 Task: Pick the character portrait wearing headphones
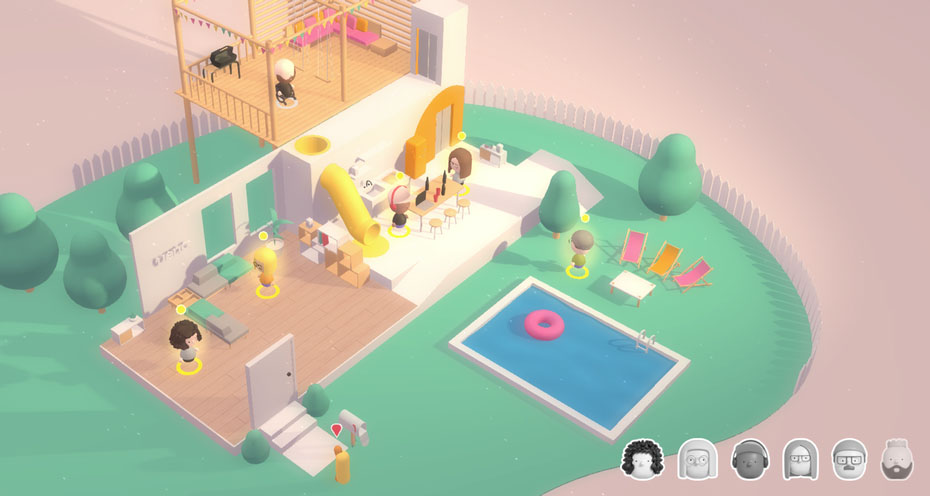pos(748,459)
